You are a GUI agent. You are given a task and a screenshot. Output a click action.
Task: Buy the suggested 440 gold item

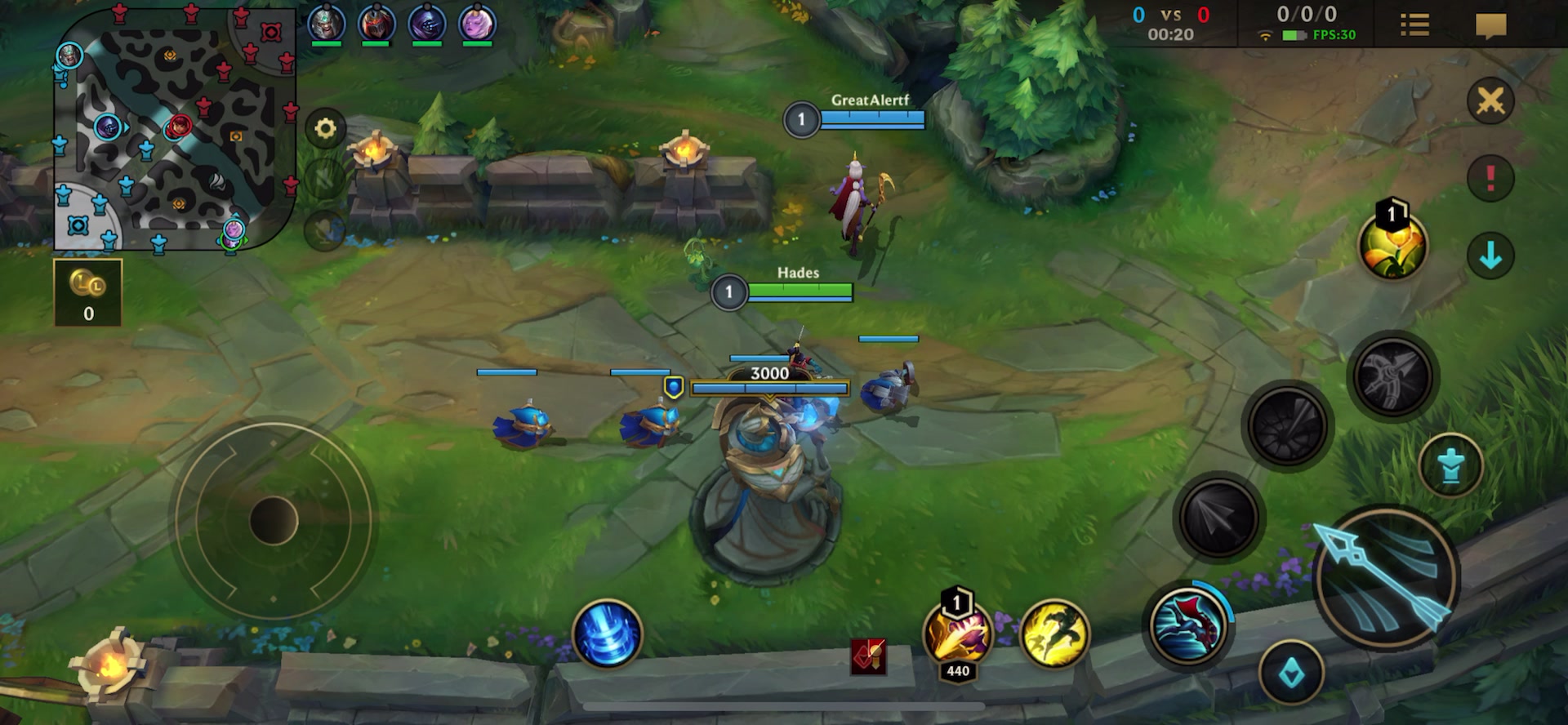pyautogui.click(x=957, y=636)
